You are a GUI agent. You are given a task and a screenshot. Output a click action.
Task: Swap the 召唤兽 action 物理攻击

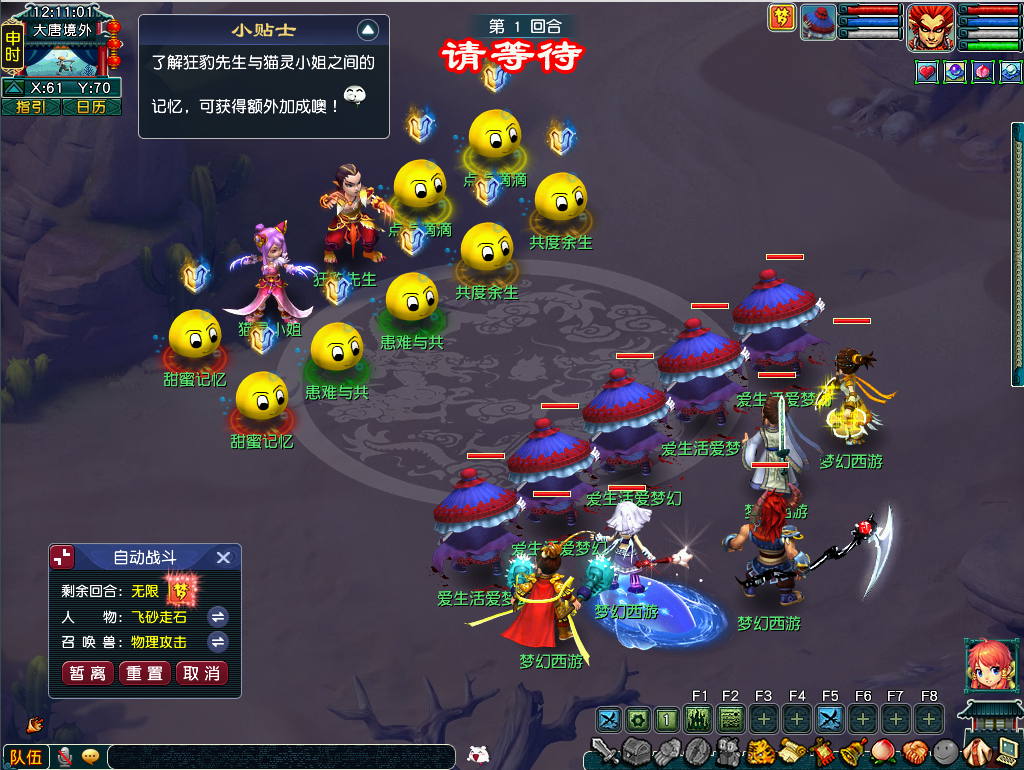218,642
